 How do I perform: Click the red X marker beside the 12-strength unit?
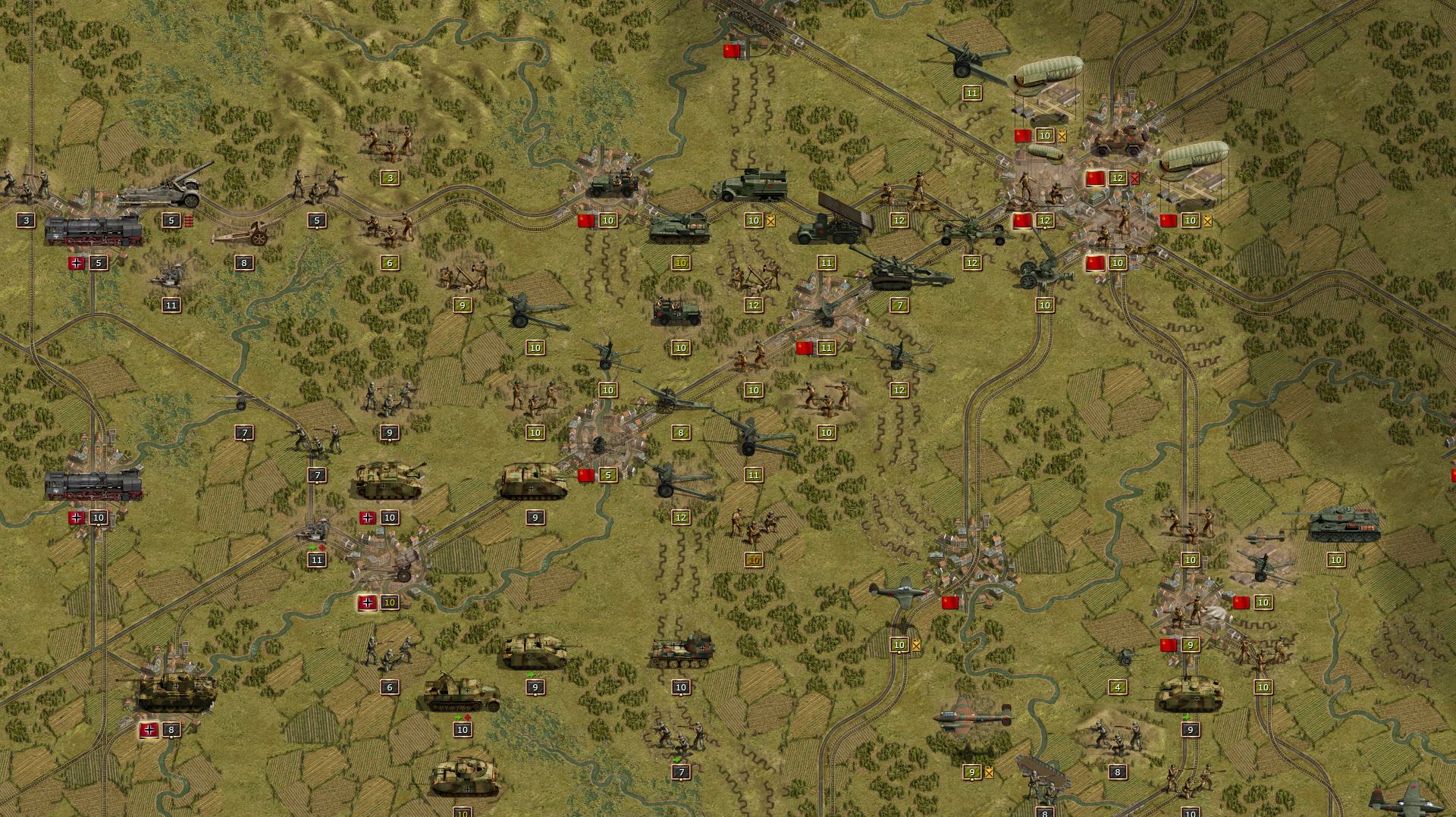point(1135,179)
